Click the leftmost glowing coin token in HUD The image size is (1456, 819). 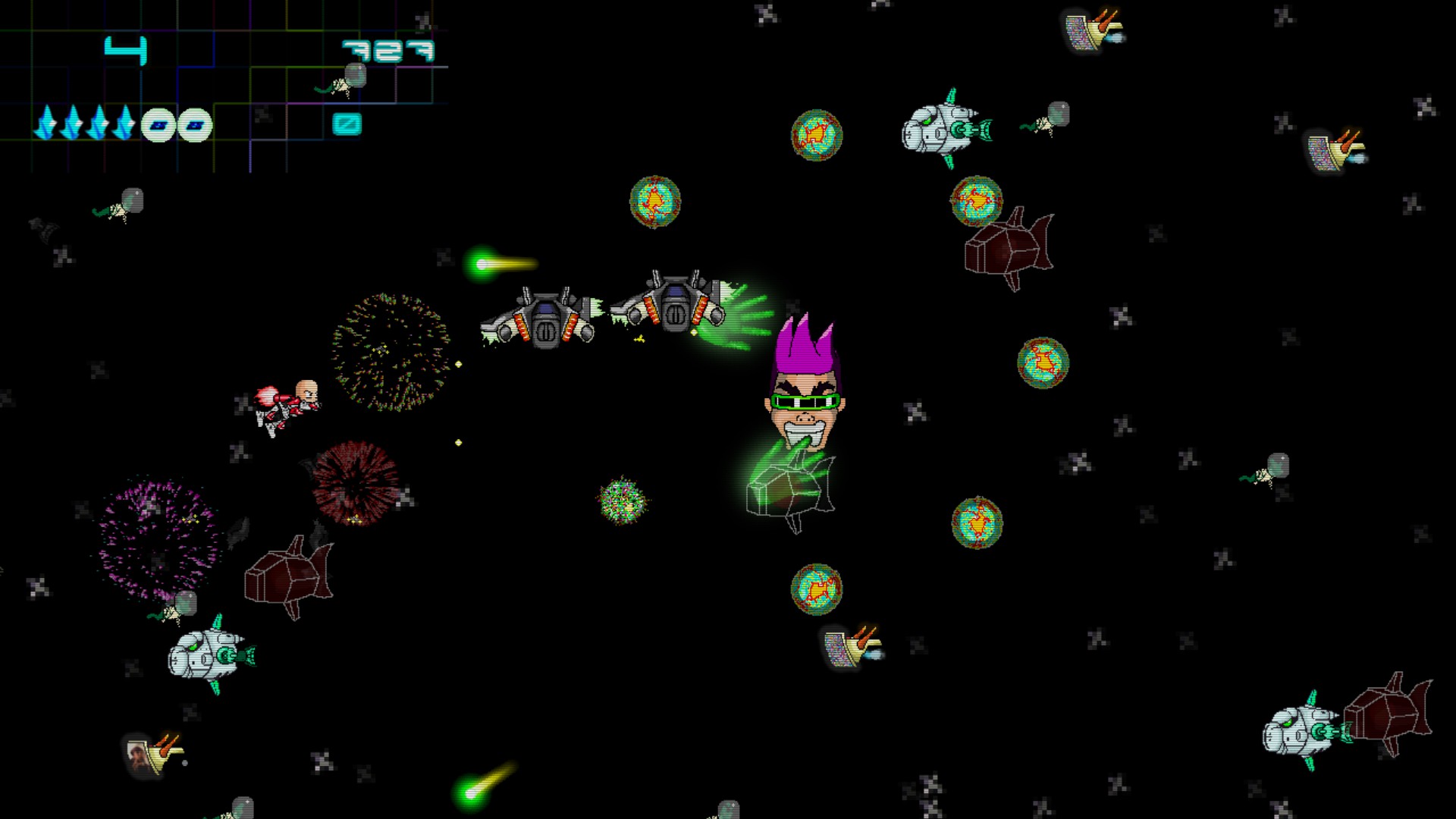[157, 124]
